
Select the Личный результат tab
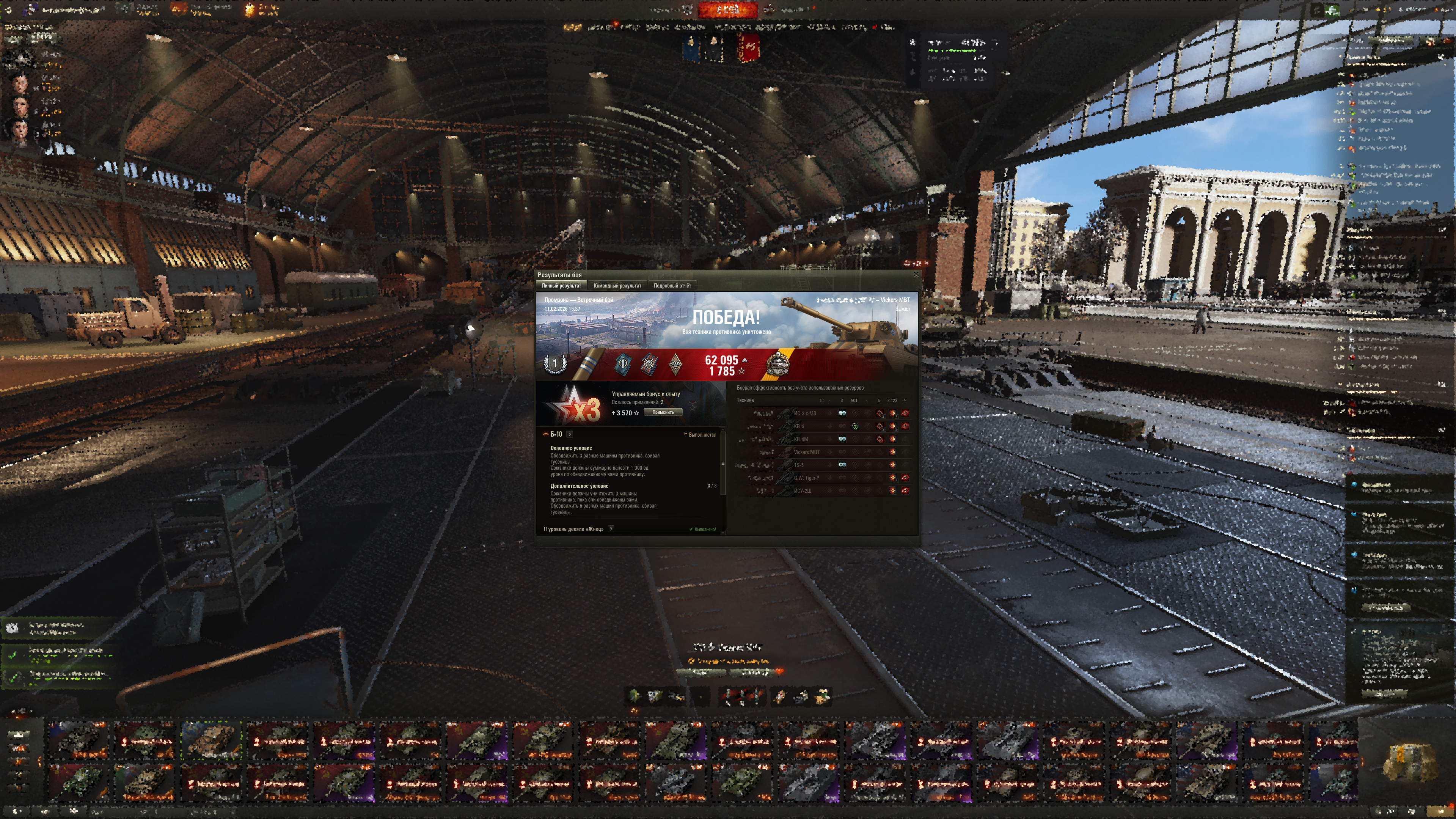[x=561, y=286]
